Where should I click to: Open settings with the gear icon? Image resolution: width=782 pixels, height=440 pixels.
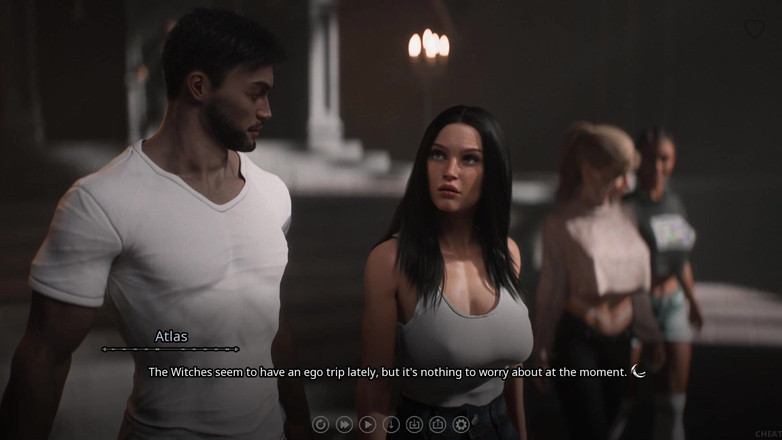click(461, 424)
